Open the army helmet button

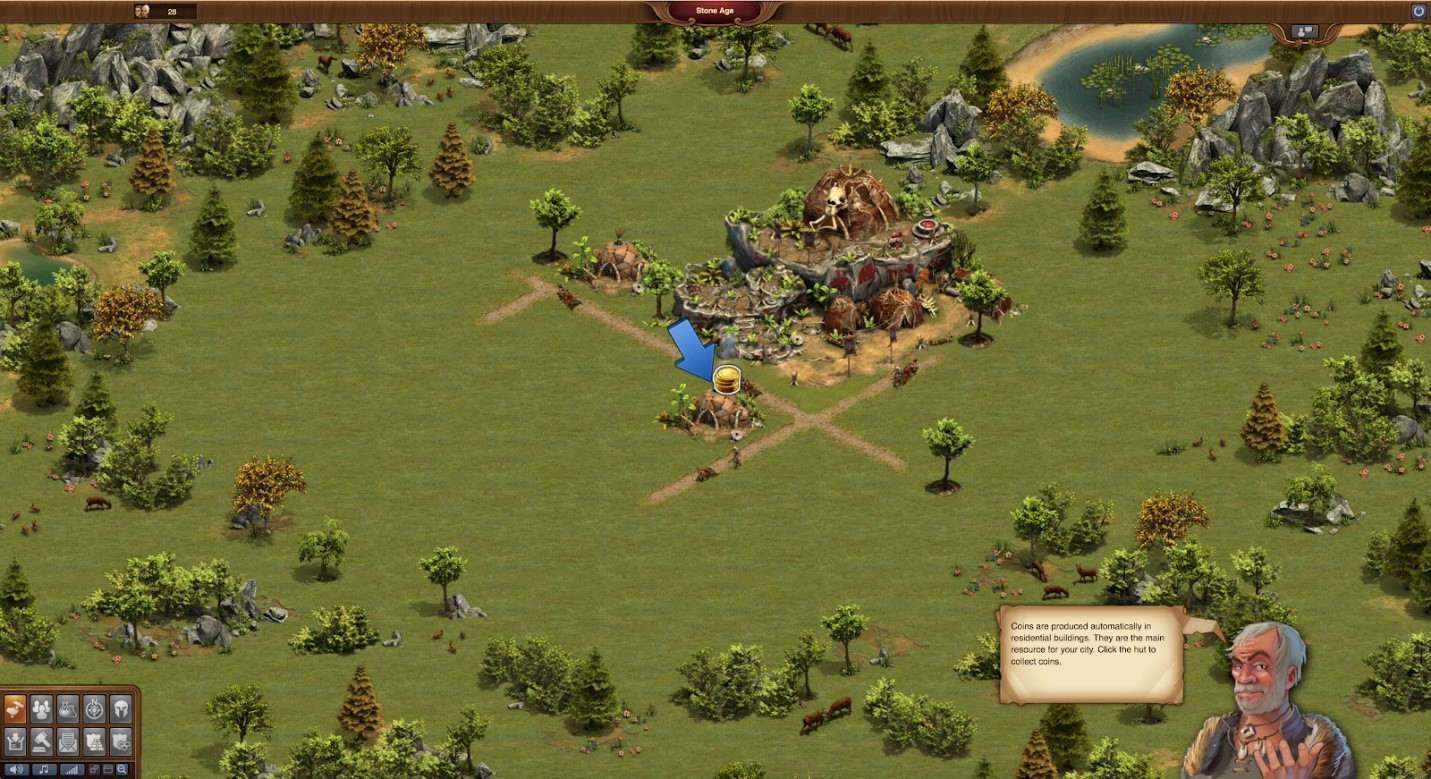pyautogui.click(x=120, y=709)
